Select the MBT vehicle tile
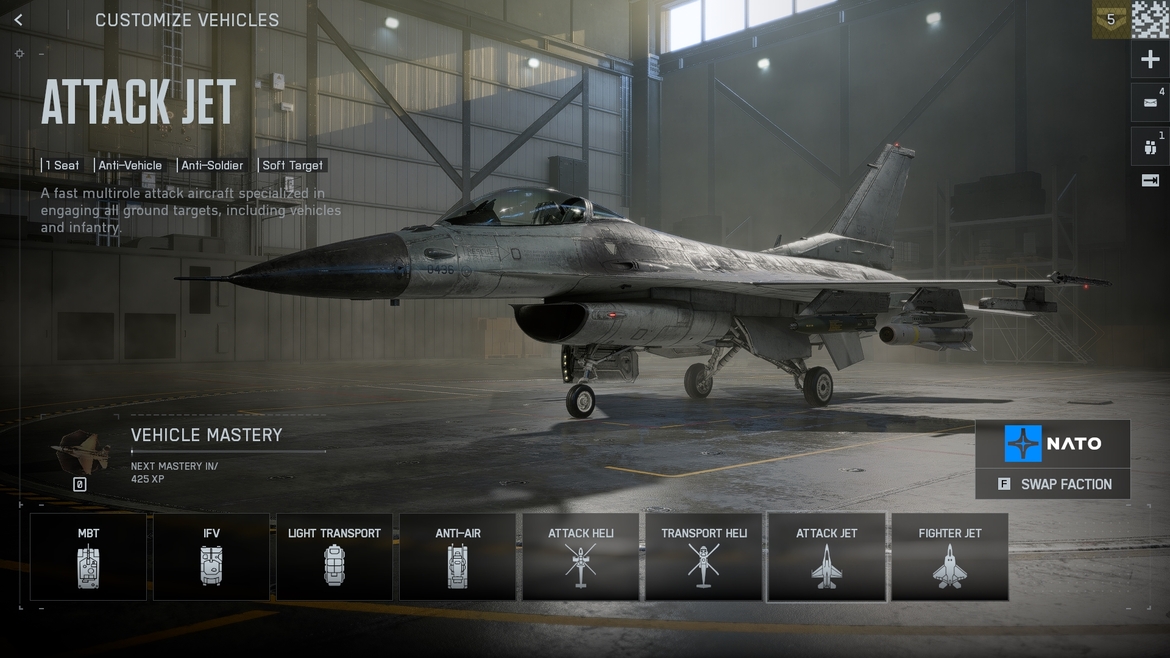The width and height of the screenshot is (1170, 658). pos(88,557)
